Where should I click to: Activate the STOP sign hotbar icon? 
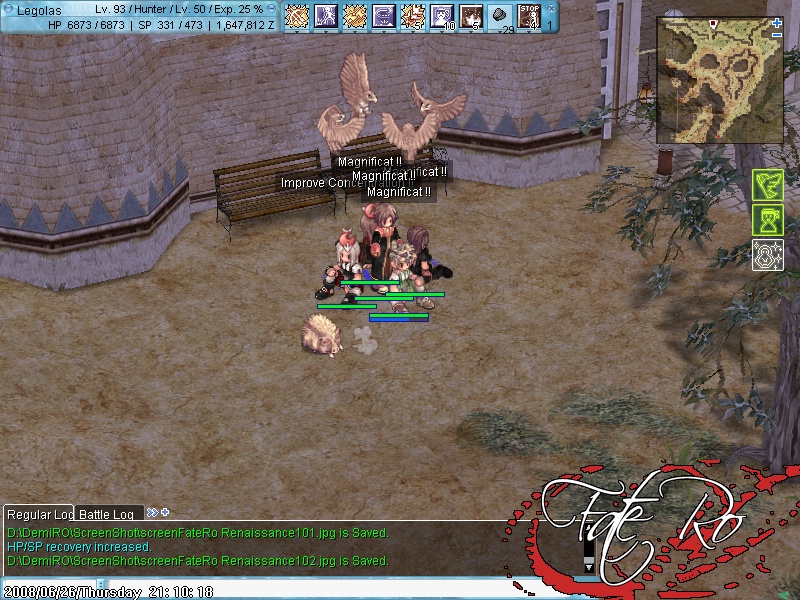[530, 16]
